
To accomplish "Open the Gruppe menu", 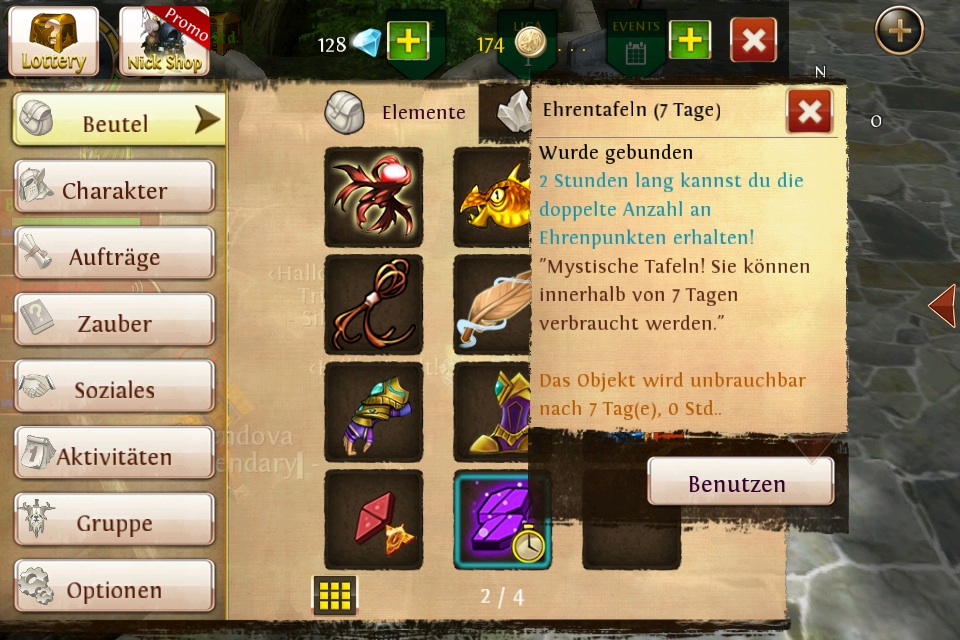I will [x=114, y=522].
